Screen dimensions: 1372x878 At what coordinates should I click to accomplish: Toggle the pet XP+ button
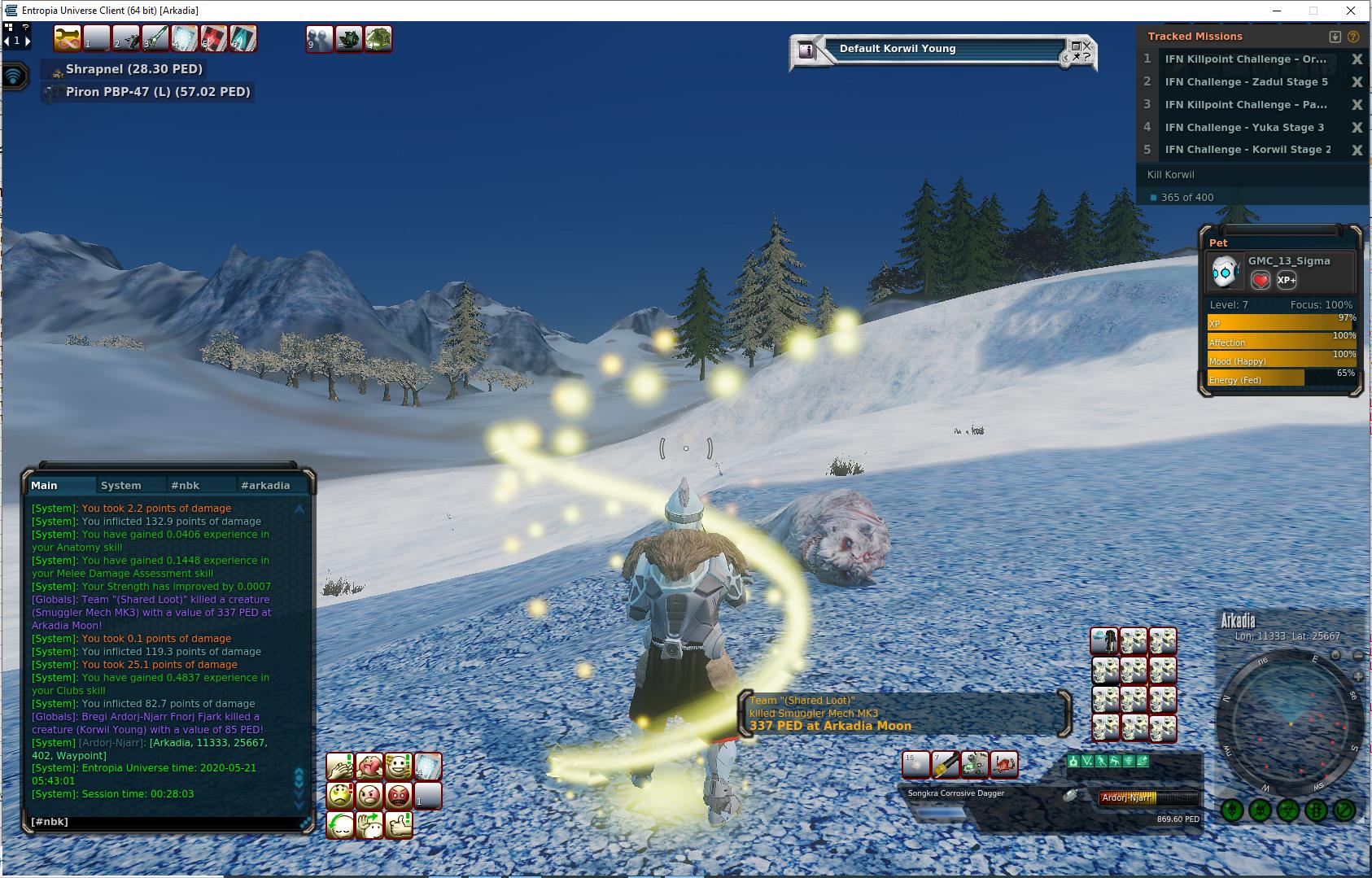point(1287,281)
